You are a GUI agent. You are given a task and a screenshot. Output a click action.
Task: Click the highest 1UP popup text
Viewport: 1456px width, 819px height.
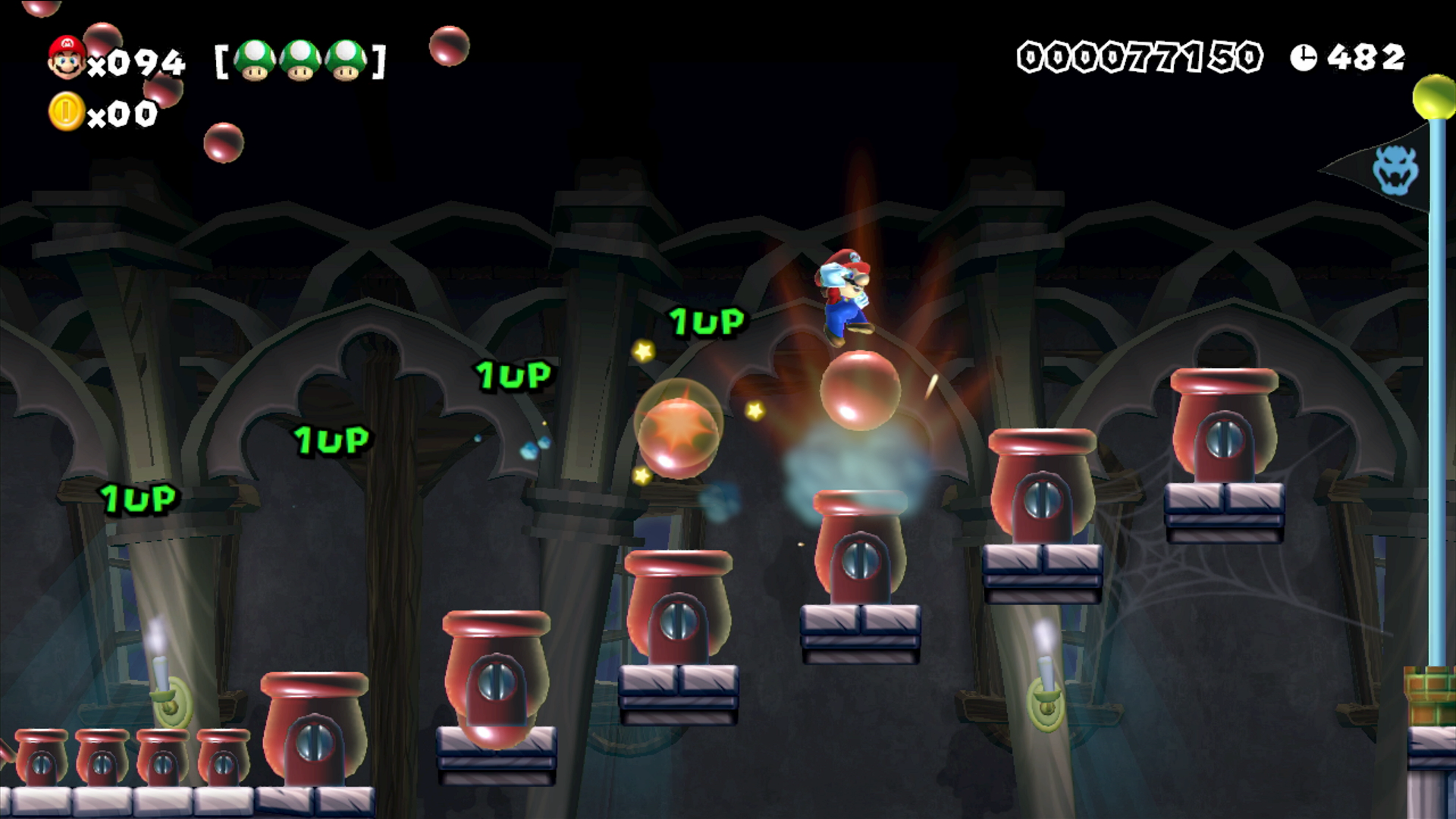pos(705,322)
